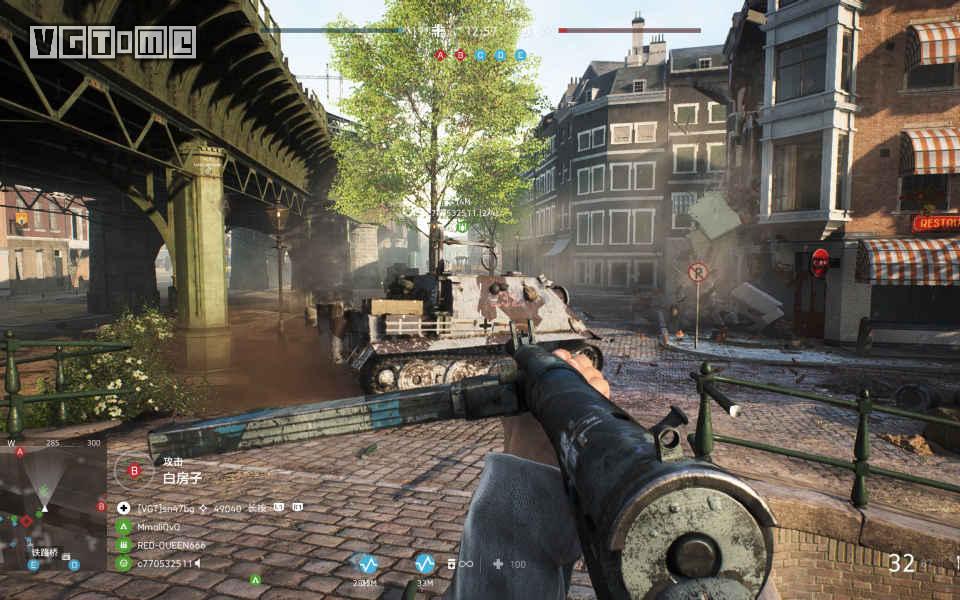Select objective B flag in top bar

(x=460, y=55)
